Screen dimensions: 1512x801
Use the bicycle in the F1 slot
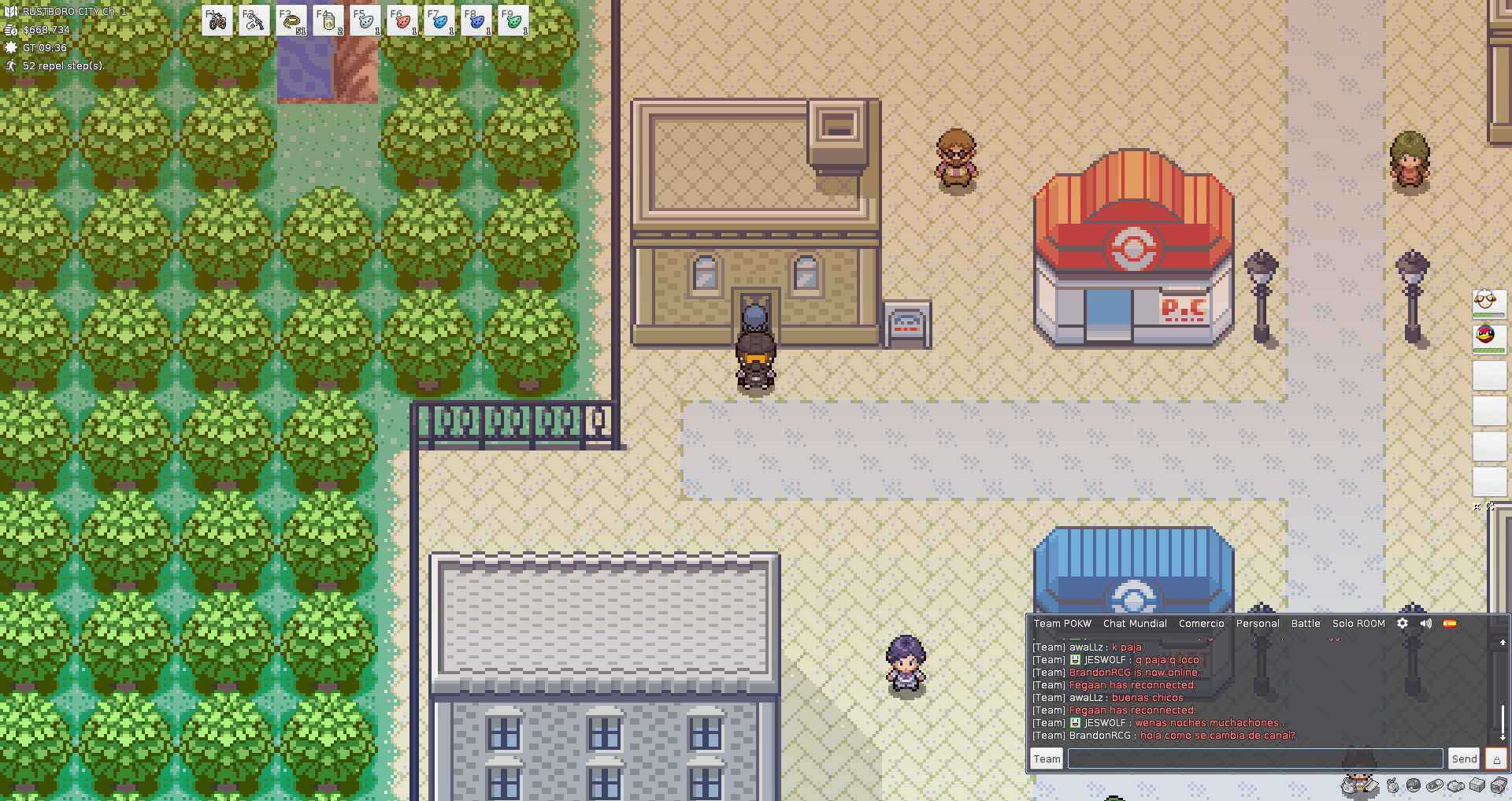pyautogui.click(x=217, y=21)
